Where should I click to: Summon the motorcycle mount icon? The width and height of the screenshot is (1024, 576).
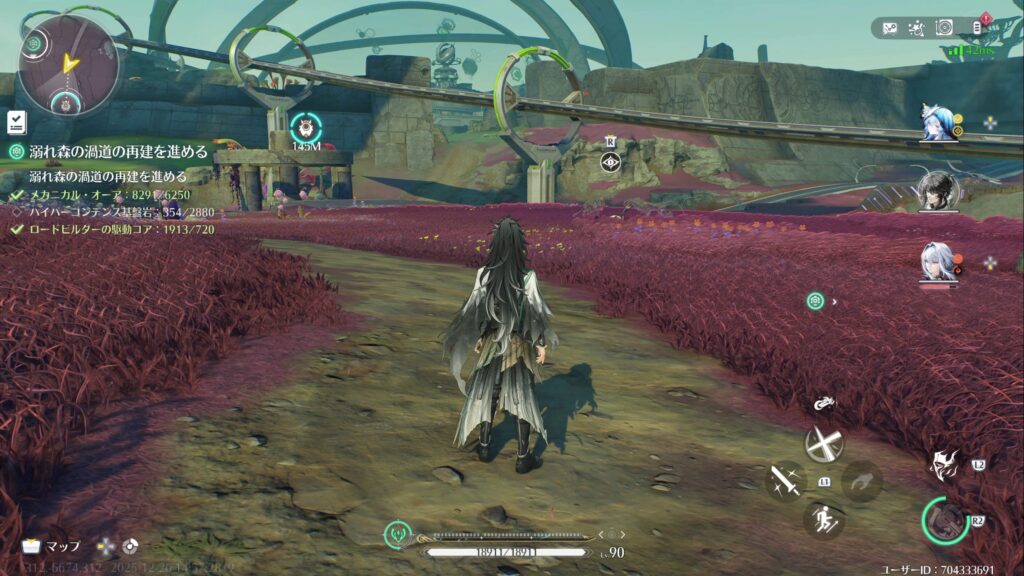coord(825,405)
